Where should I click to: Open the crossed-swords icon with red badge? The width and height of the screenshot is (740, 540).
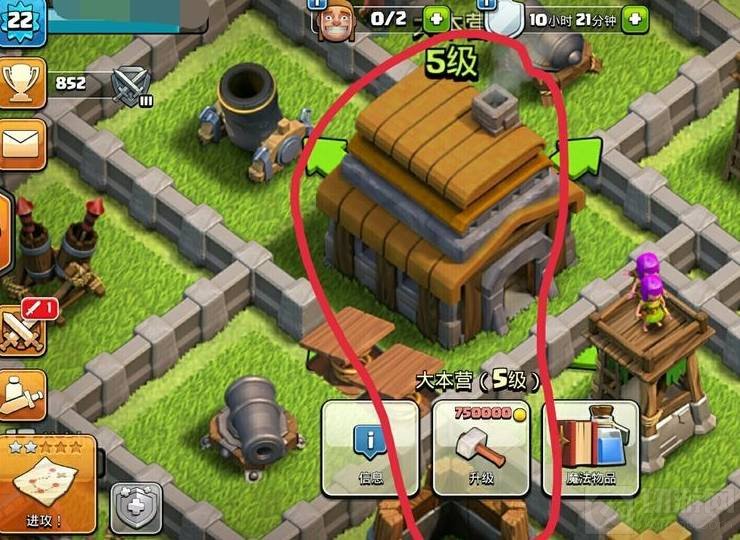24,327
